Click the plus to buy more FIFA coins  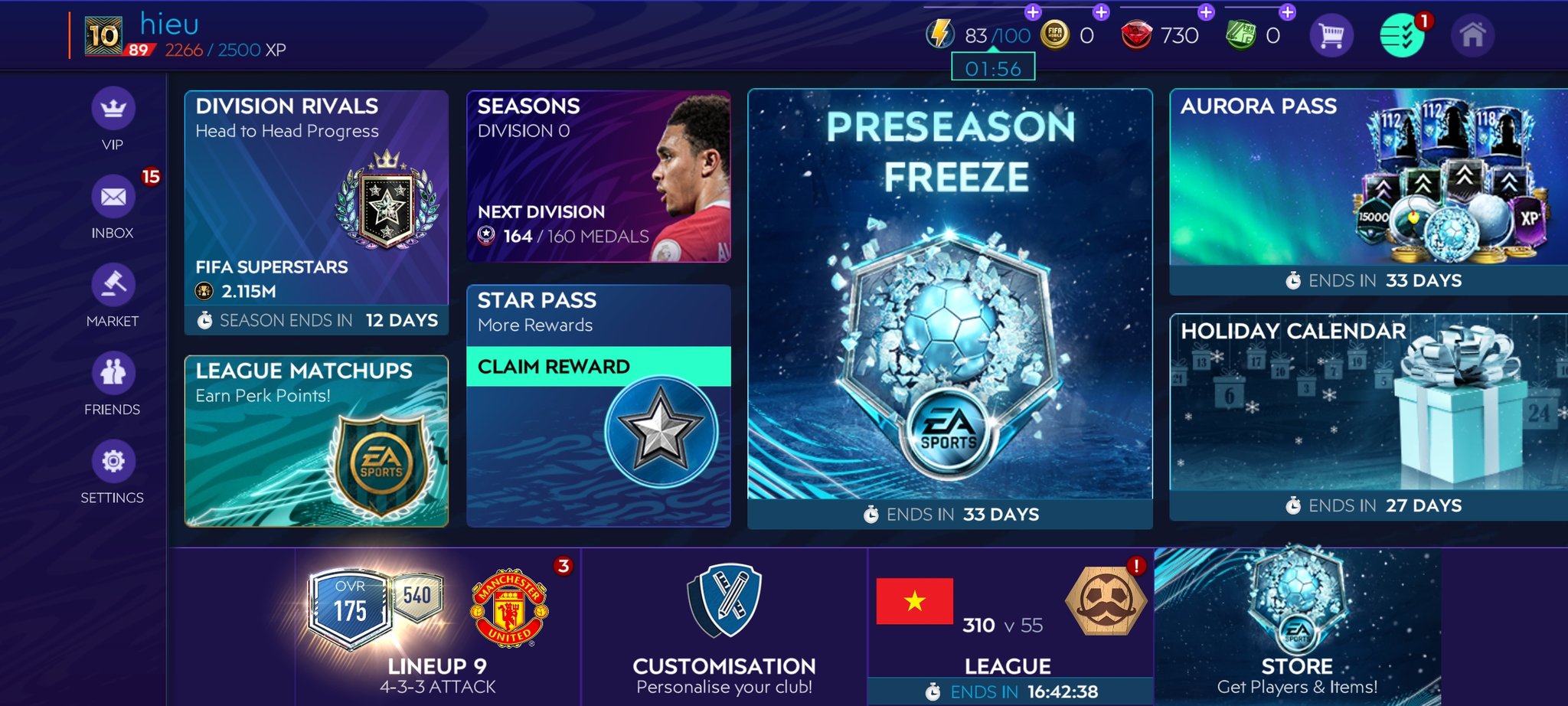click(x=1100, y=12)
